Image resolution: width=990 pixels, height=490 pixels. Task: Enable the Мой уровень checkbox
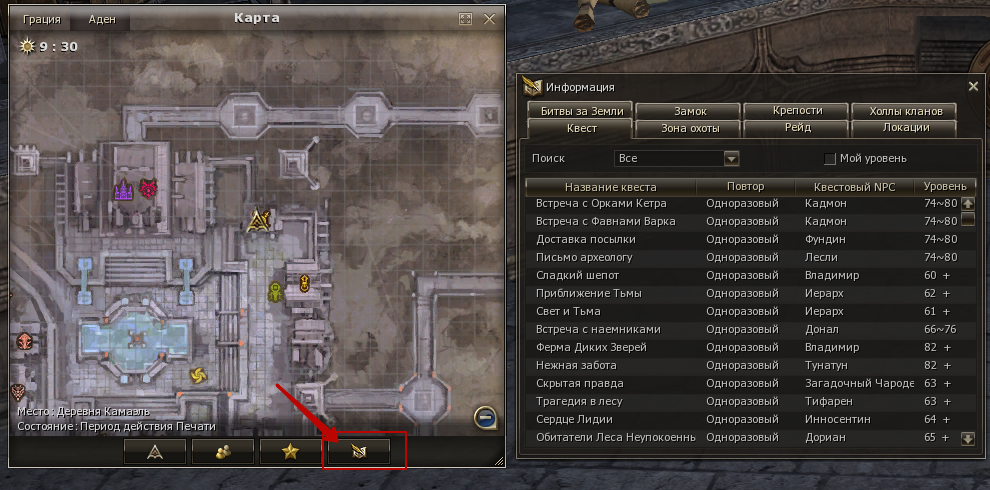pos(829,158)
